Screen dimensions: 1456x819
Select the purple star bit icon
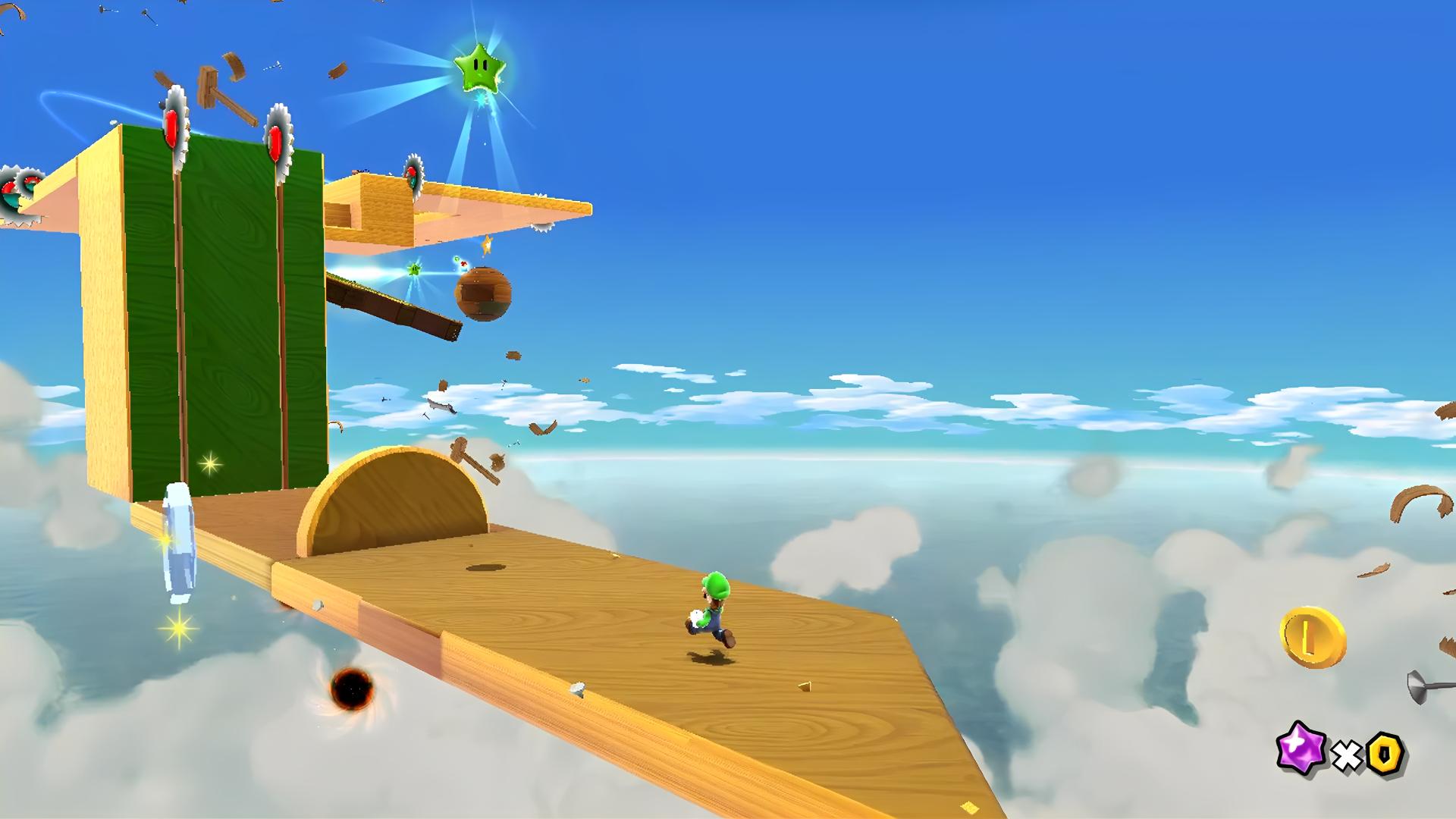point(1301,748)
